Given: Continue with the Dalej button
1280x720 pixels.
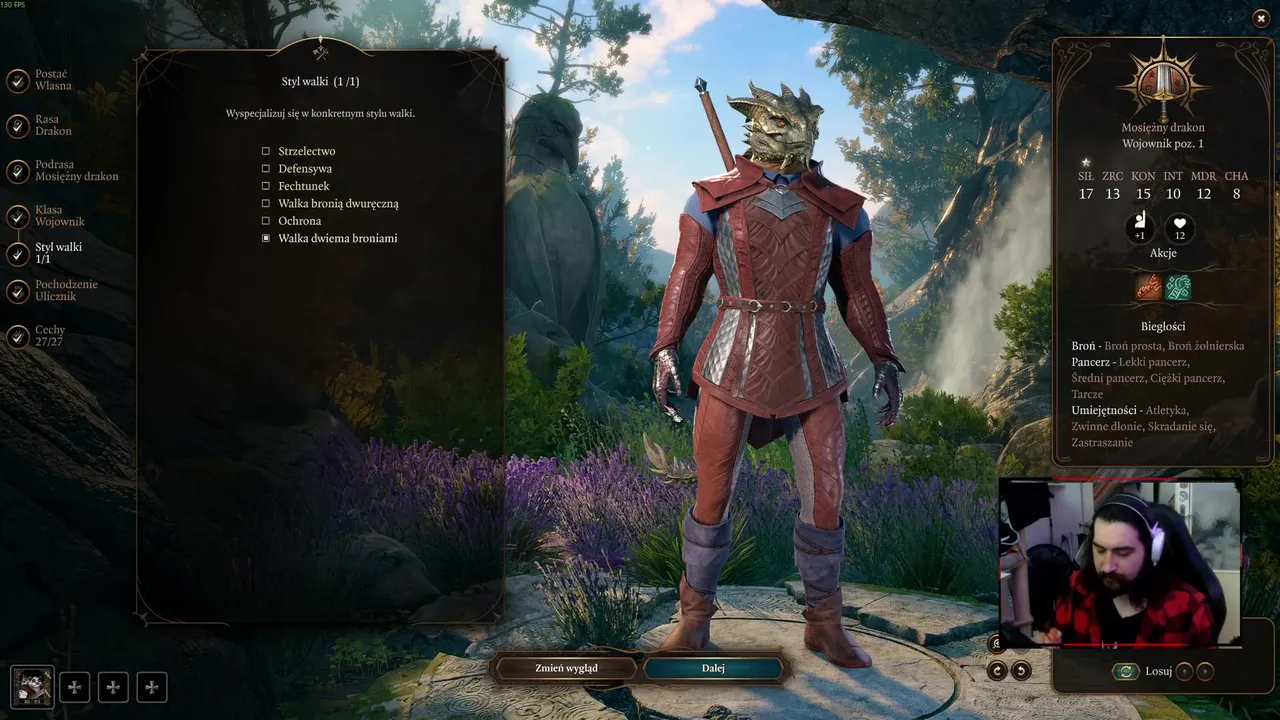Looking at the screenshot, I should point(713,668).
